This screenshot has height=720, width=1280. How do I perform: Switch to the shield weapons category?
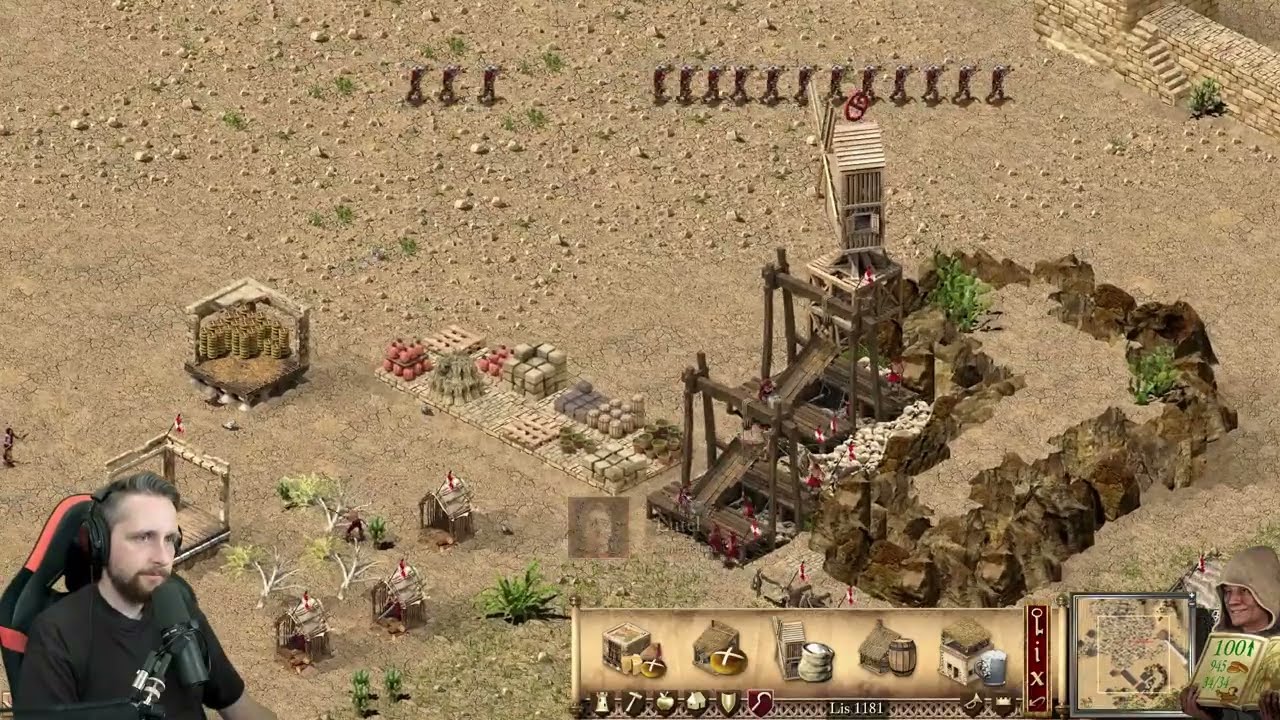pyautogui.click(x=729, y=704)
